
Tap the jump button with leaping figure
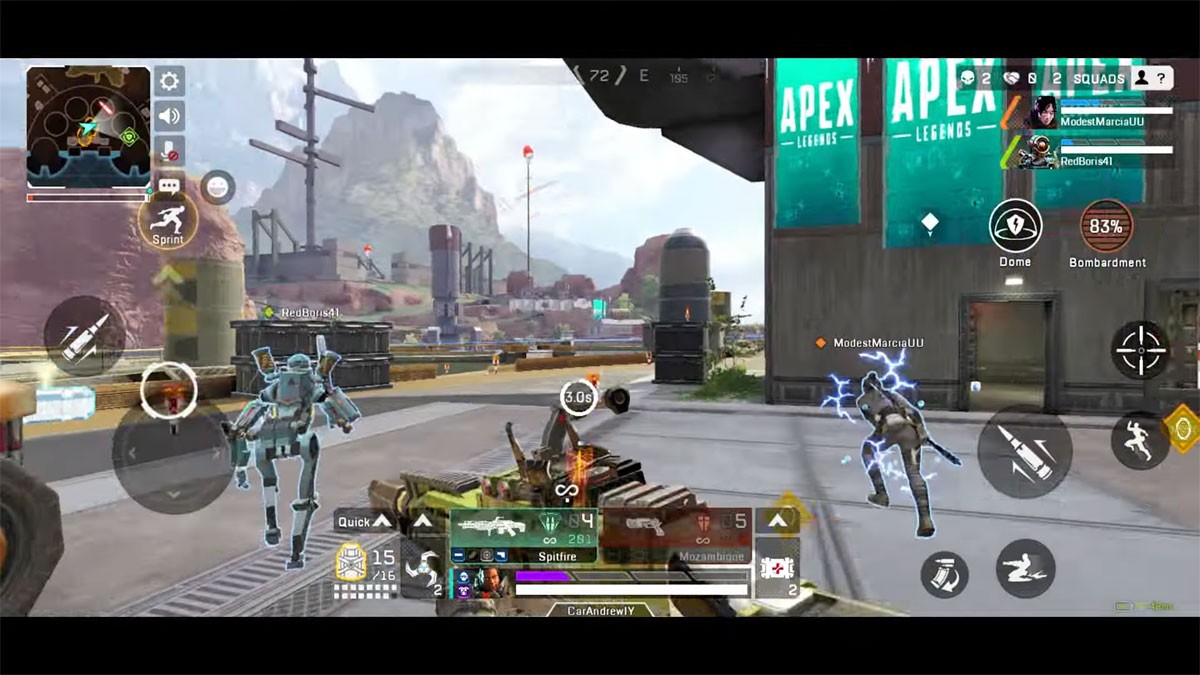[1140, 440]
